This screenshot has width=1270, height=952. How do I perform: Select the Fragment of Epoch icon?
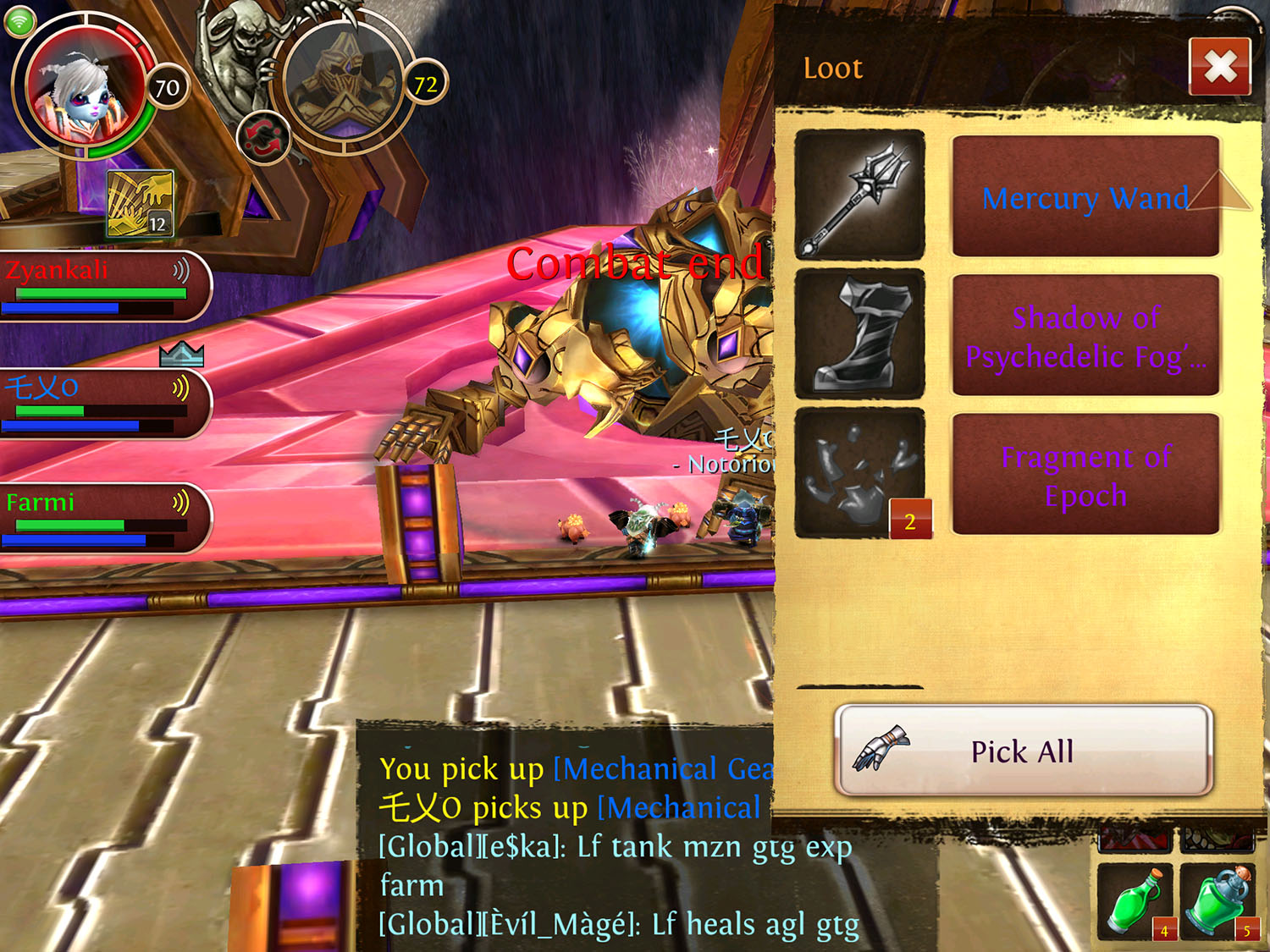pos(859,473)
